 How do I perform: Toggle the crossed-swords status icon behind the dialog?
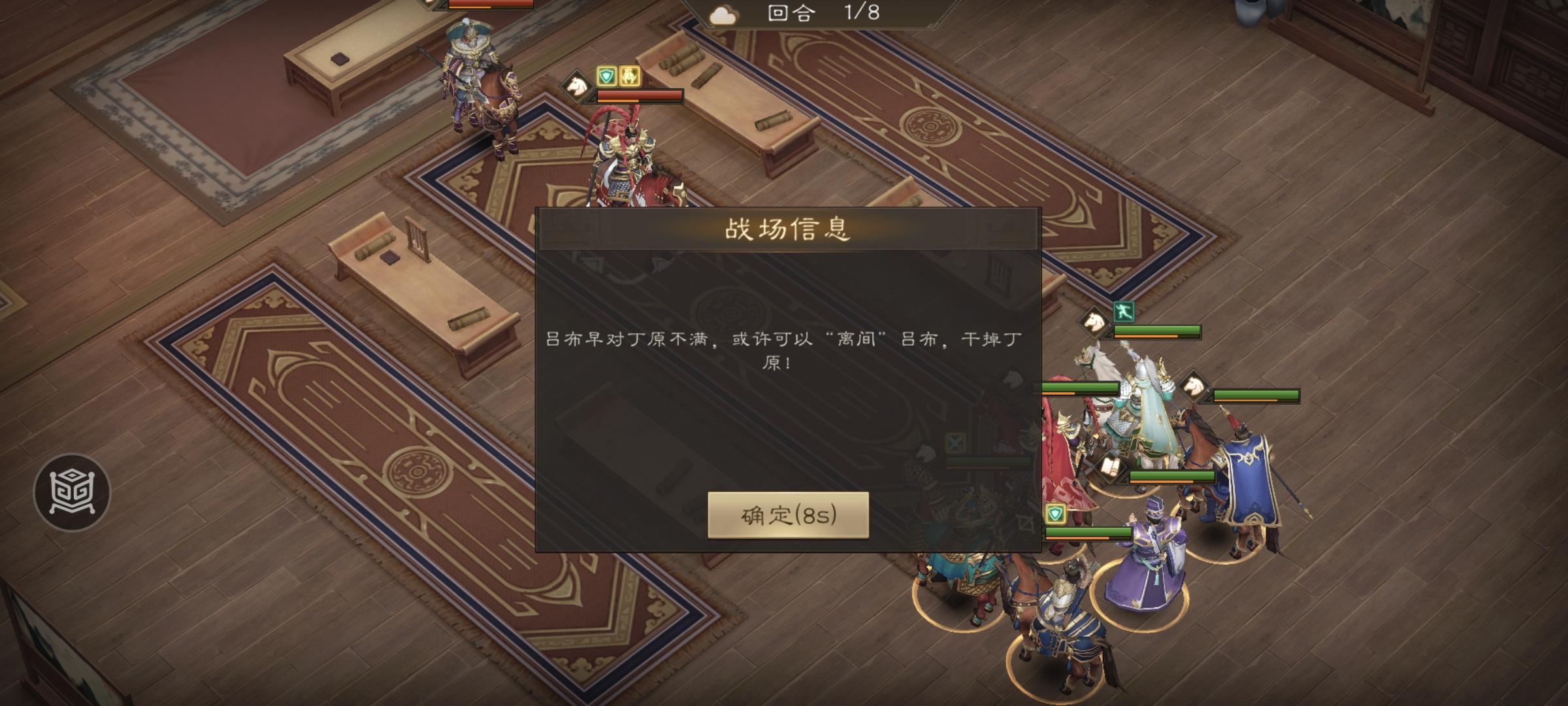click(955, 443)
